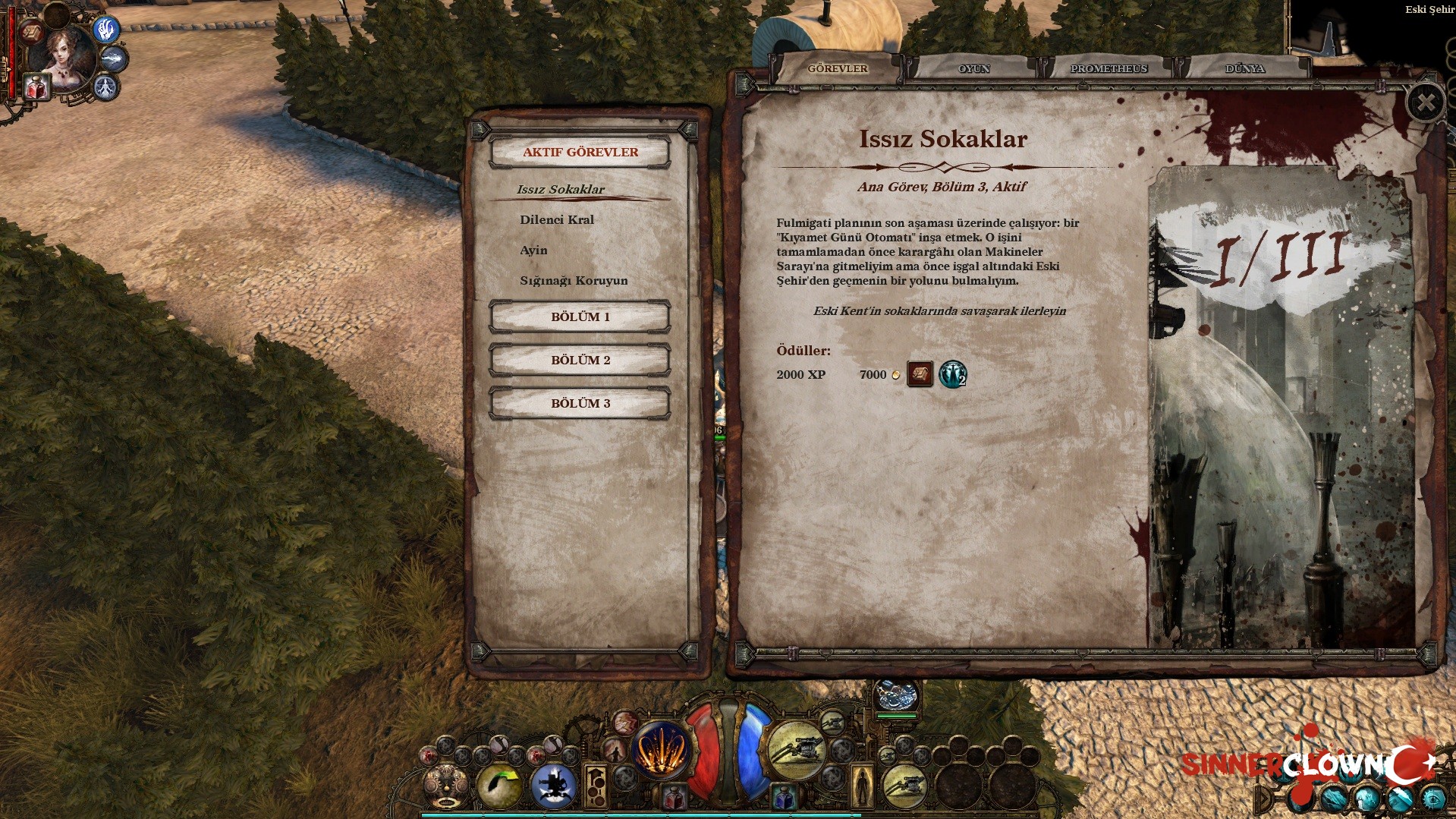Close the quest journal window

click(x=1426, y=103)
